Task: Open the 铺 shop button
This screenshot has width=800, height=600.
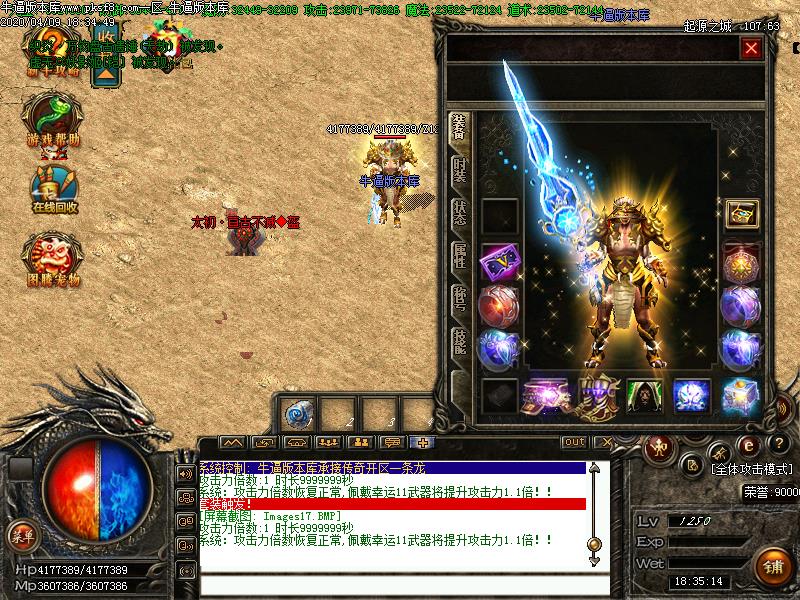Action: 773,566
